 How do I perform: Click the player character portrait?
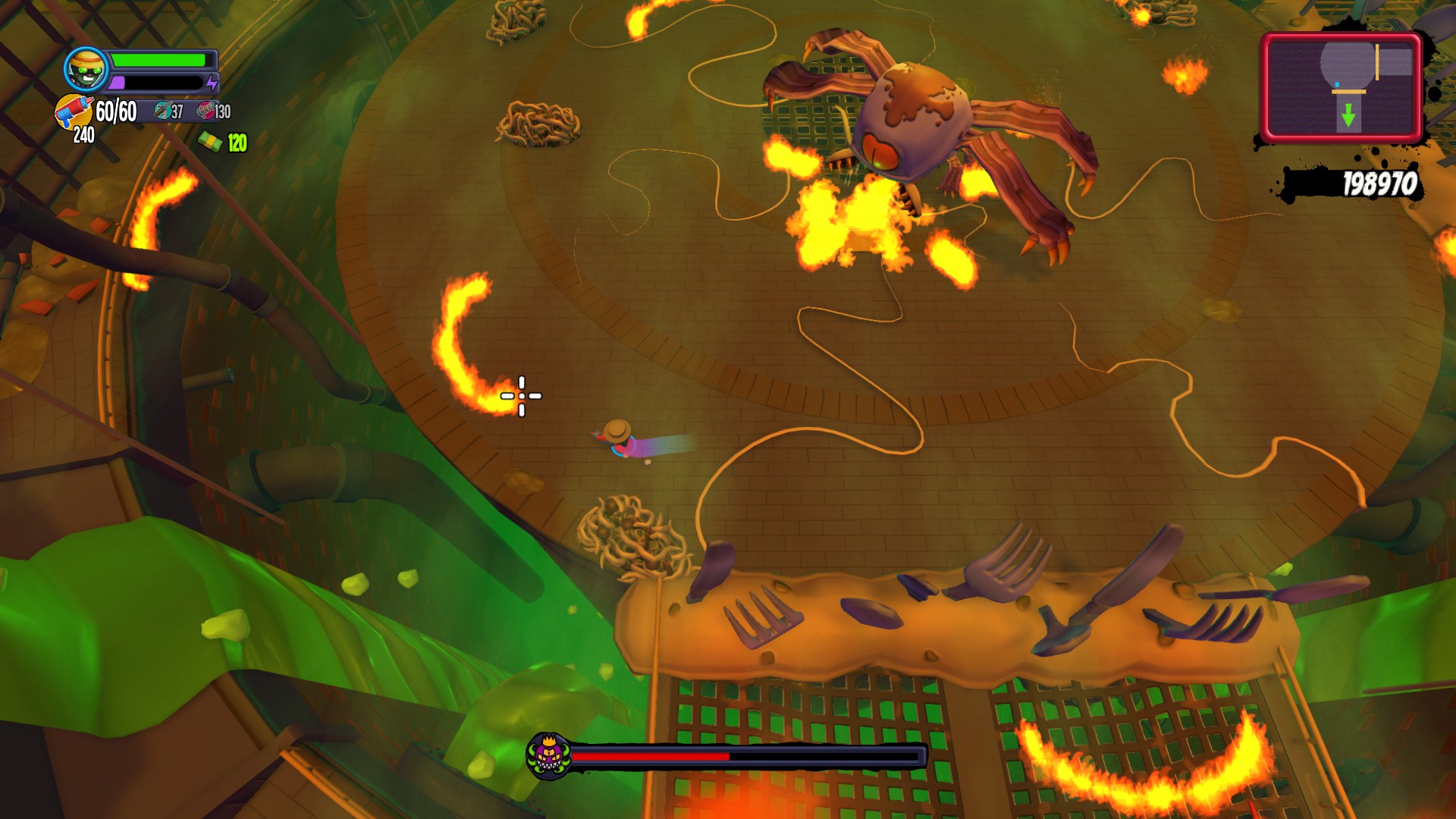86,71
